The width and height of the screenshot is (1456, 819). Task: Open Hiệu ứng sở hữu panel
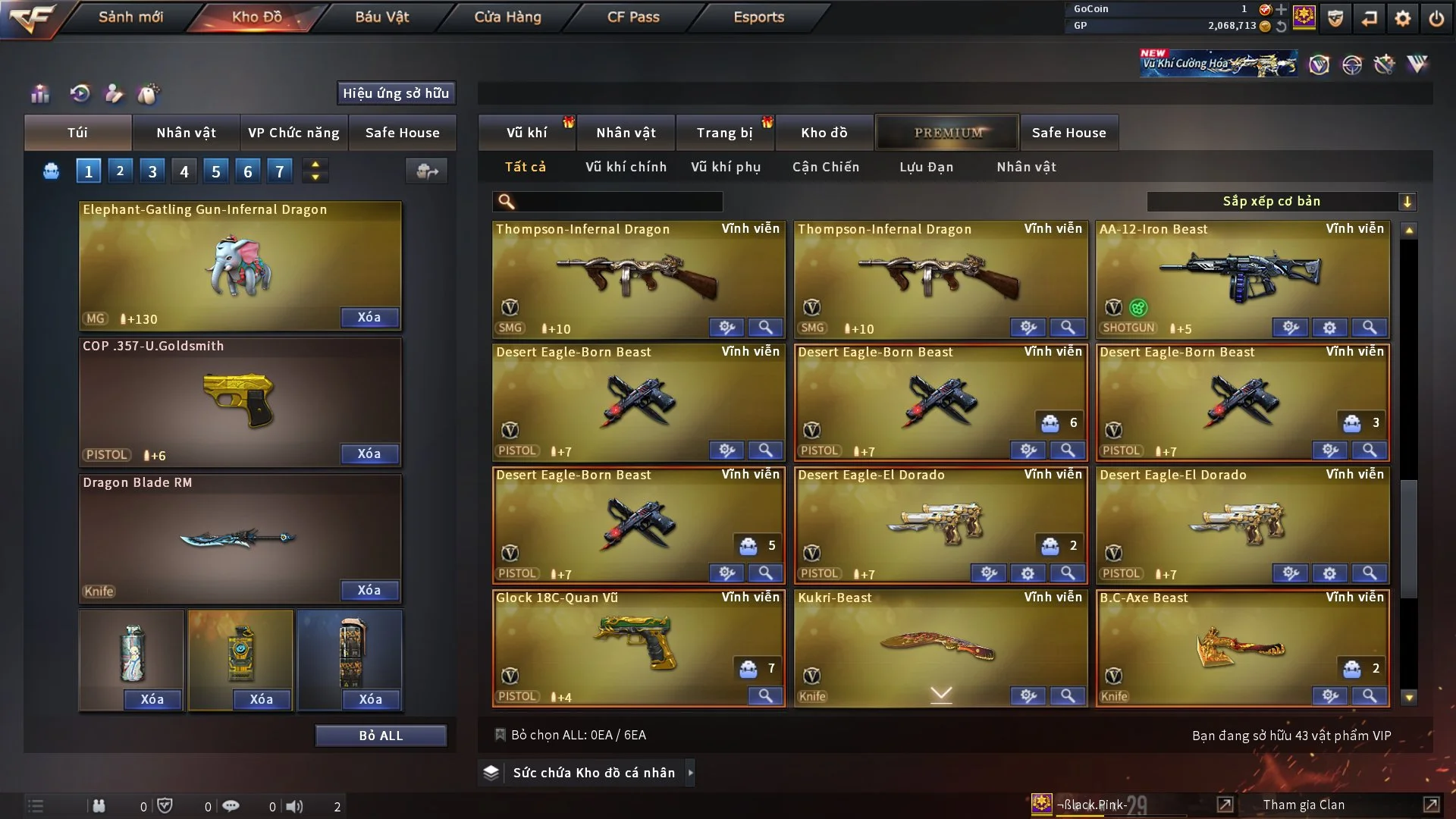396,93
